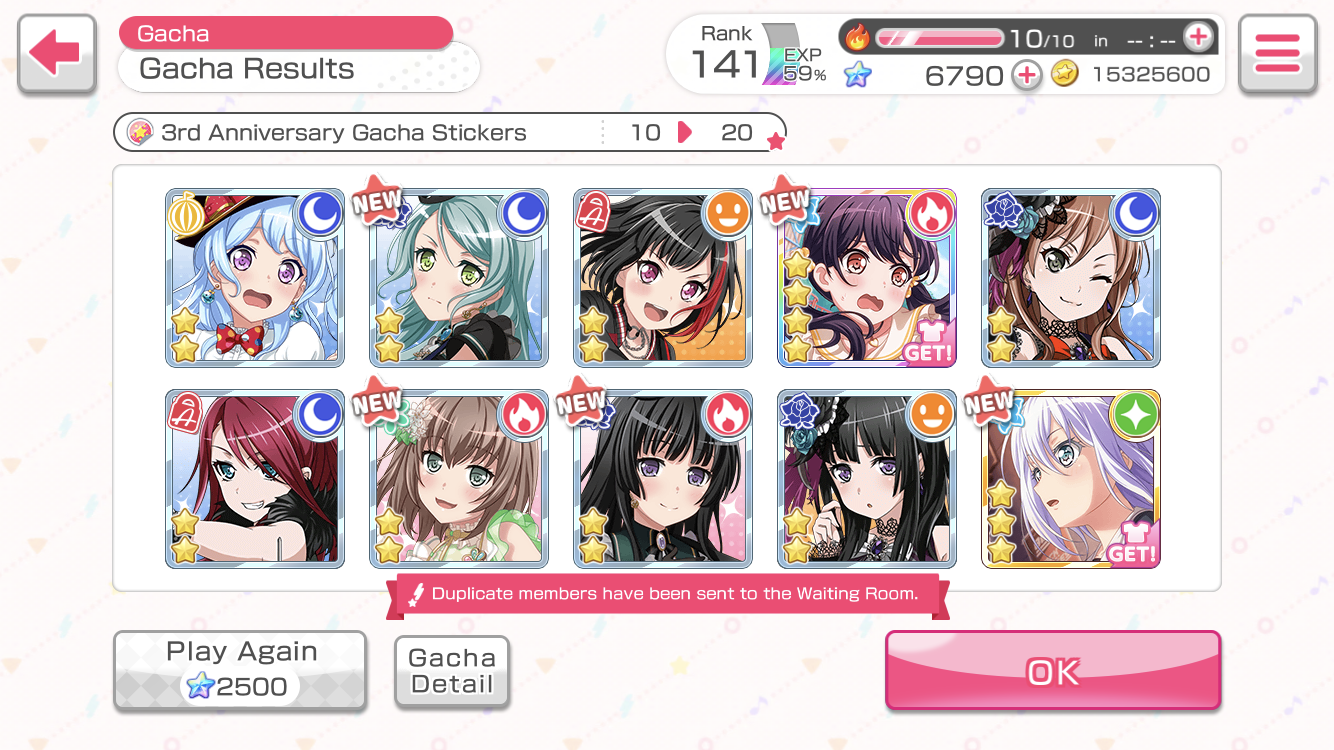Viewport: 1334px width, 750px height.
Task: Refill boost flames with the plus button
Action: click(x=1197, y=38)
